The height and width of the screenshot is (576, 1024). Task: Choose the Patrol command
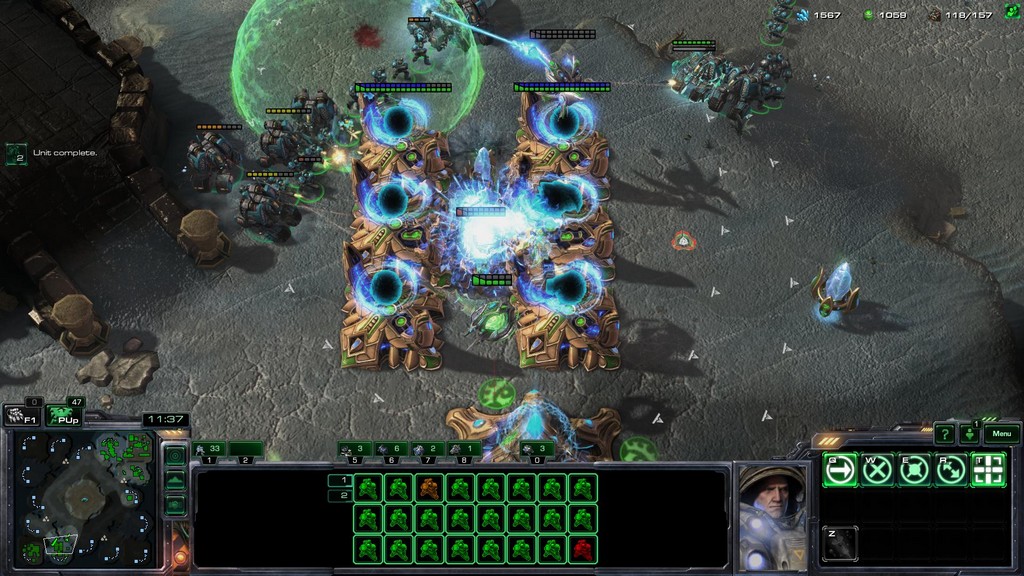(950, 469)
